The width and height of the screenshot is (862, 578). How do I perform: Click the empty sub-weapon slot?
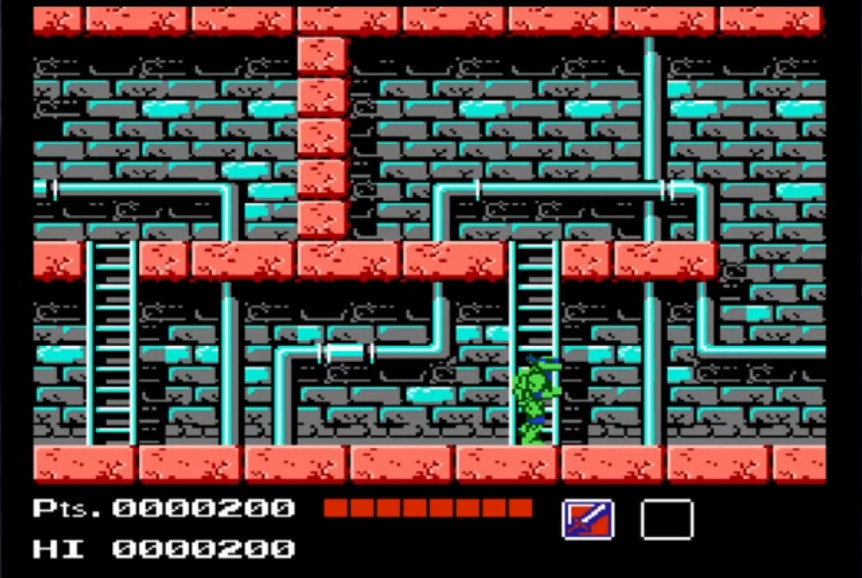666,519
